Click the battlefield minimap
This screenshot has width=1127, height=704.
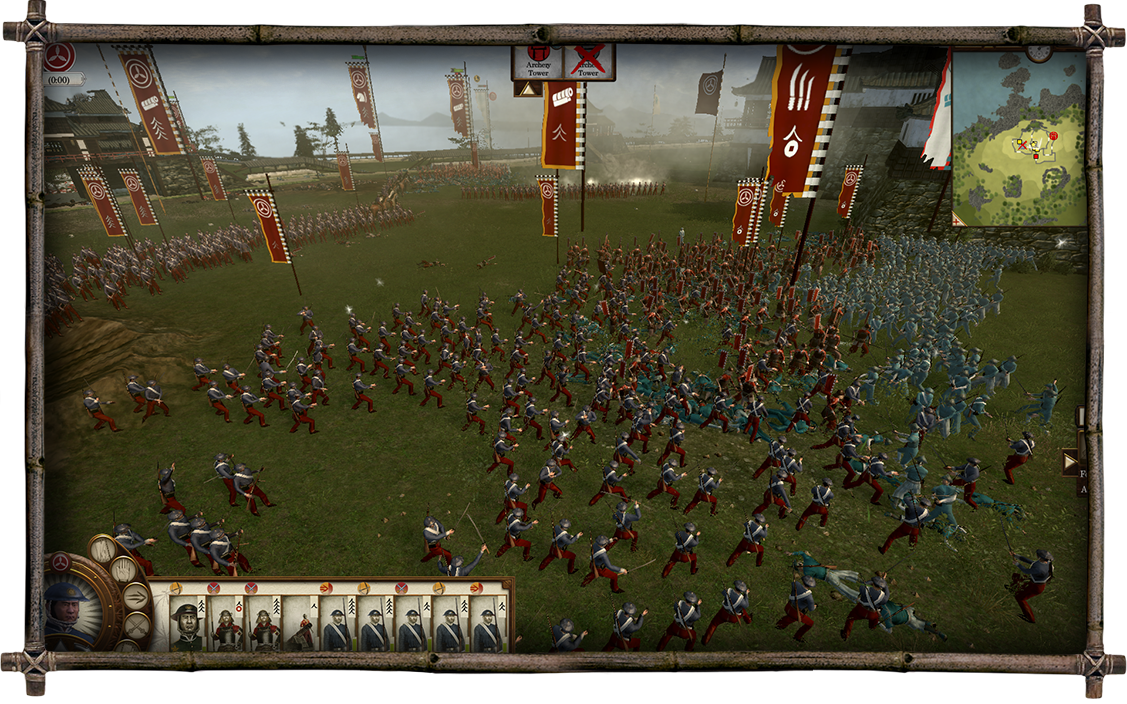(x=1018, y=140)
